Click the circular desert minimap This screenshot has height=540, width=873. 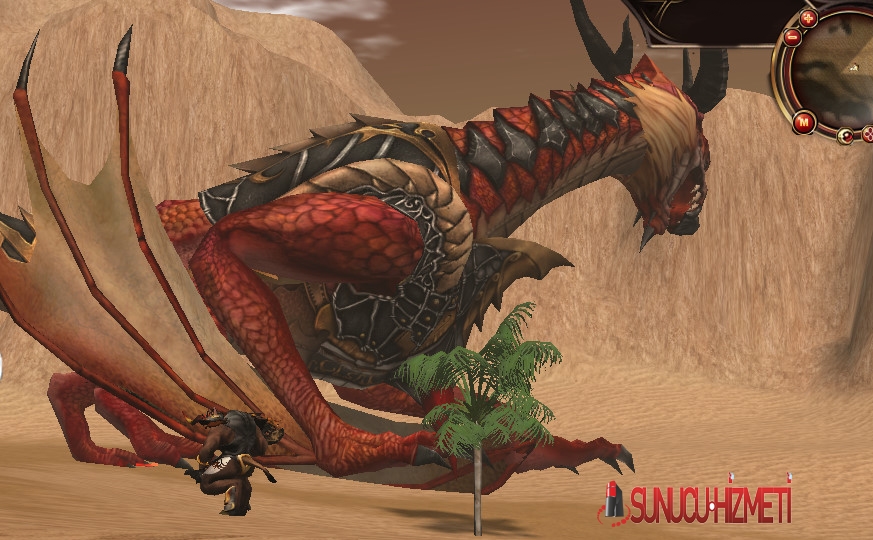point(838,70)
